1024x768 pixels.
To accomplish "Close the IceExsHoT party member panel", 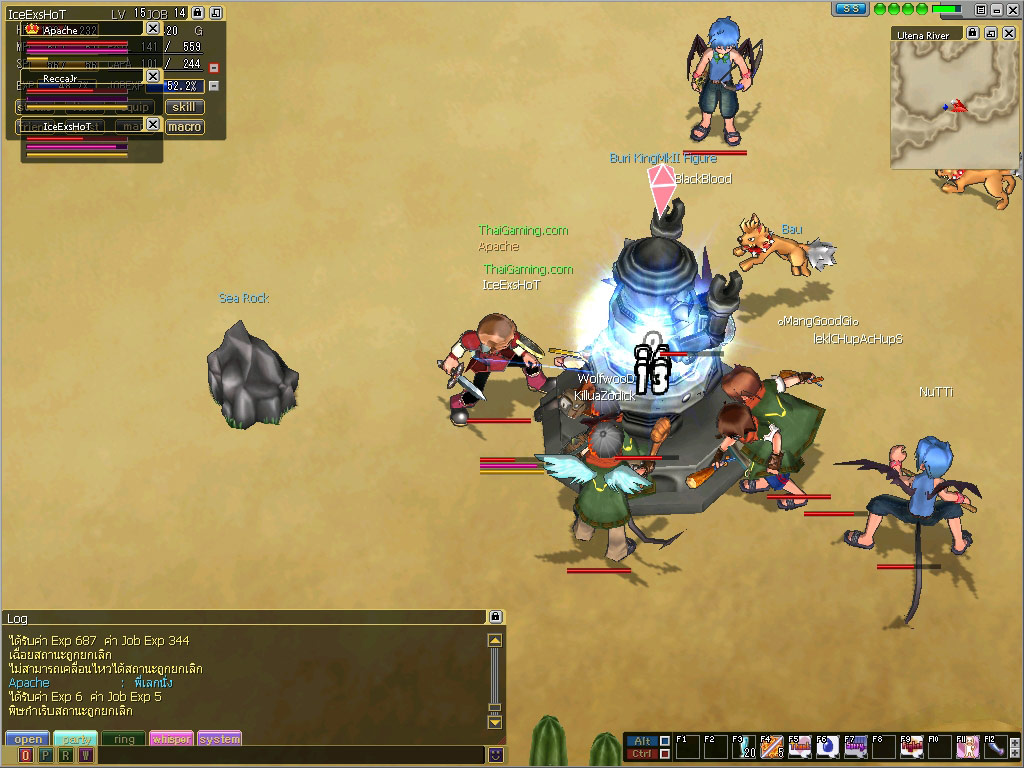I will (x=153, y=124).
